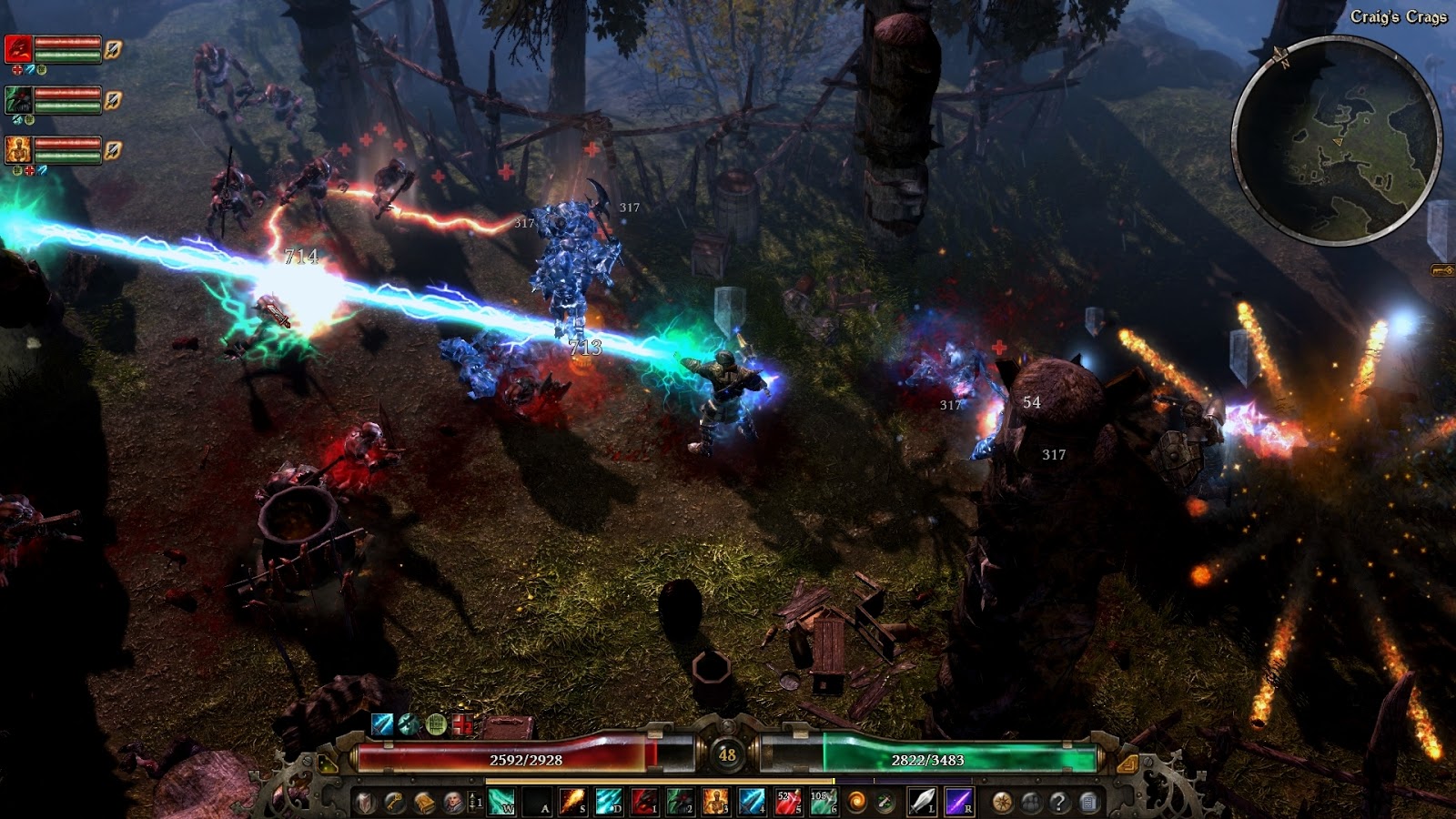Summon the red hellhound on slot 1
The width and height of the screenshot is (1456, 819).
click(643, 802)
